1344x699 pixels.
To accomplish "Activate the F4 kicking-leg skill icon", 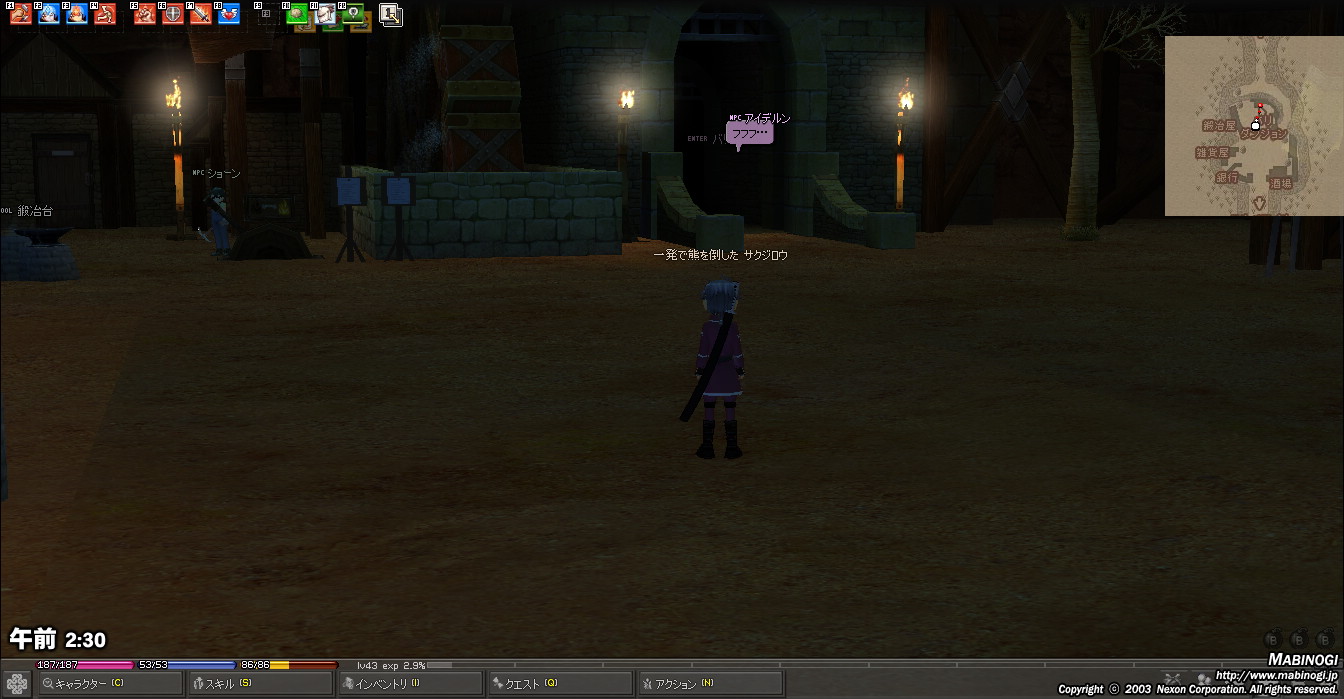I will [x=105, y=14].
